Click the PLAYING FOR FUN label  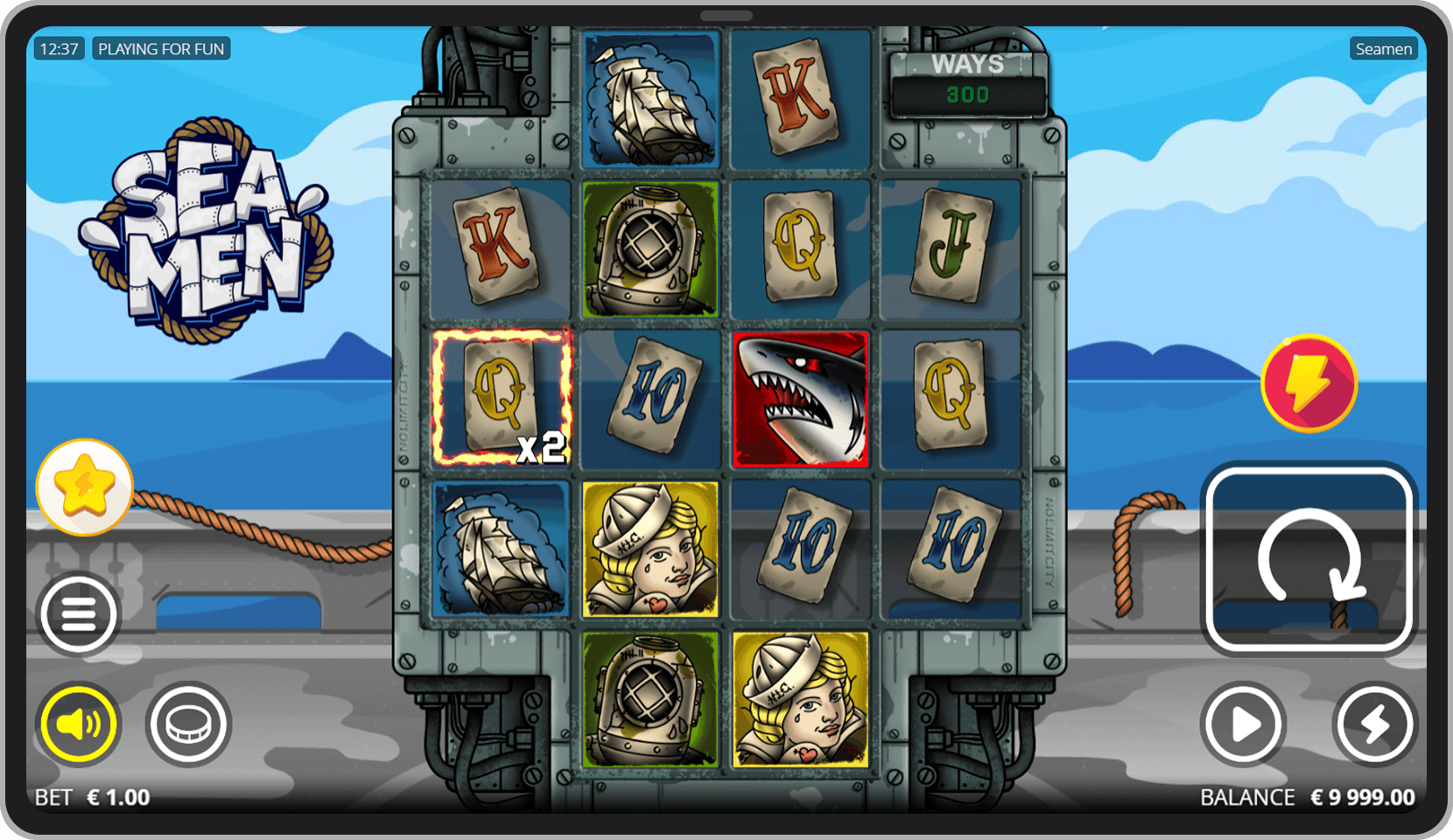(x=161, y=48)
